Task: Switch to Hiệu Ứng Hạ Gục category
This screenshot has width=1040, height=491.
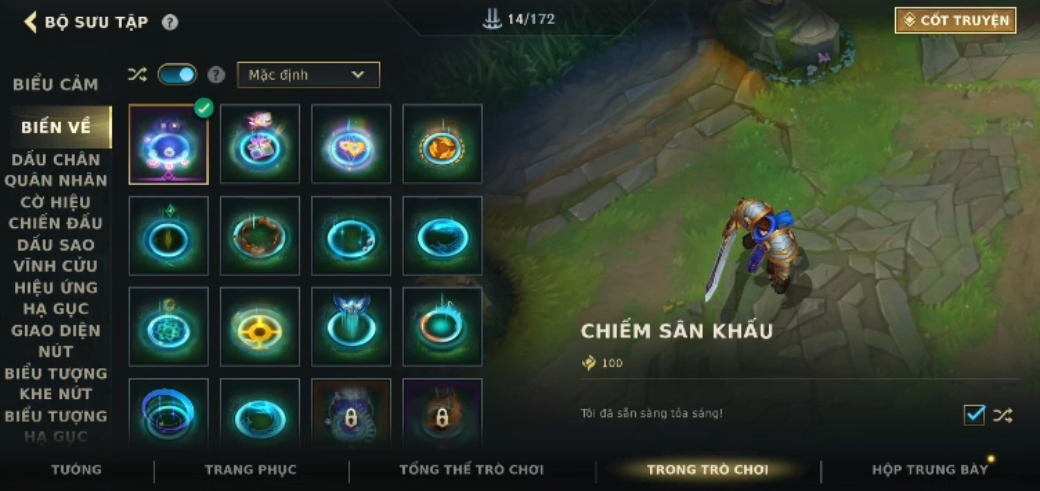Action: point(56,298)
